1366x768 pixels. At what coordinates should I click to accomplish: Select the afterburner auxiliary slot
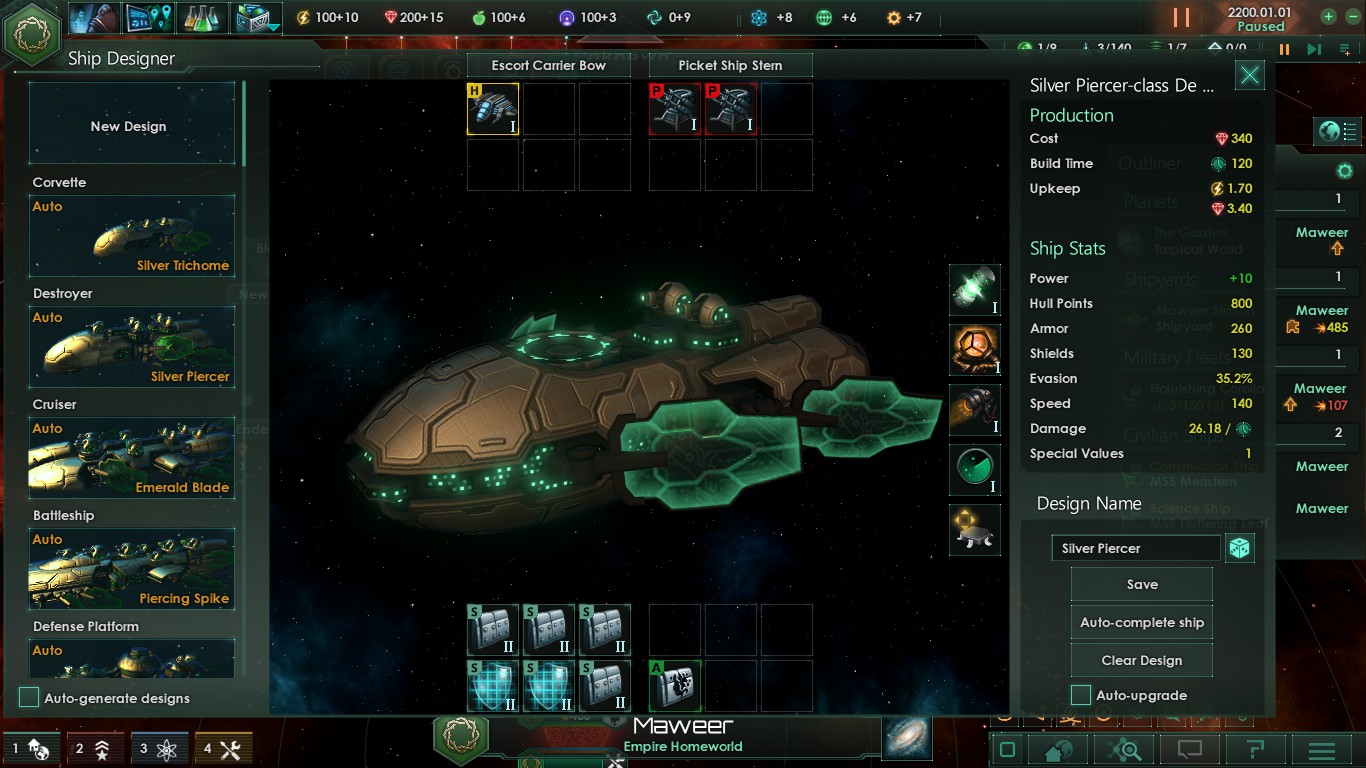[675, 685]
